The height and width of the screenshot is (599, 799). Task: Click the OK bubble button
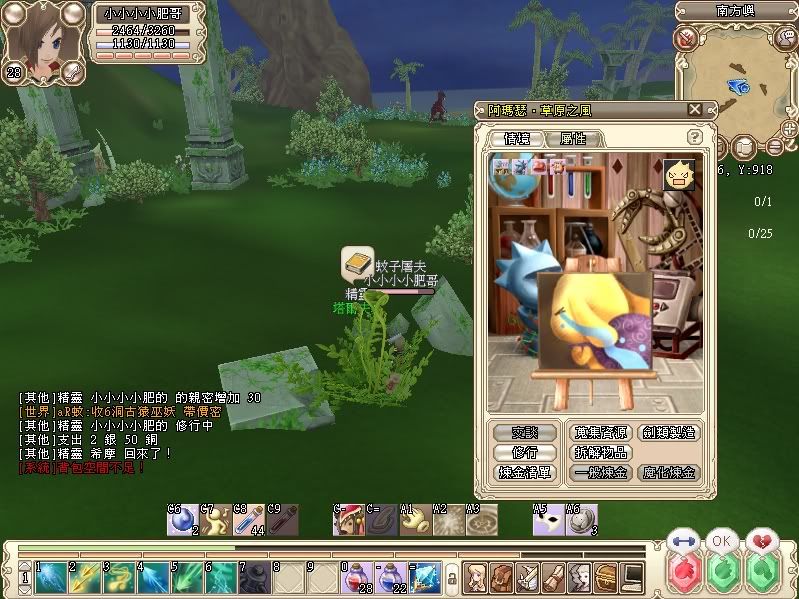(x=720, y=540)
